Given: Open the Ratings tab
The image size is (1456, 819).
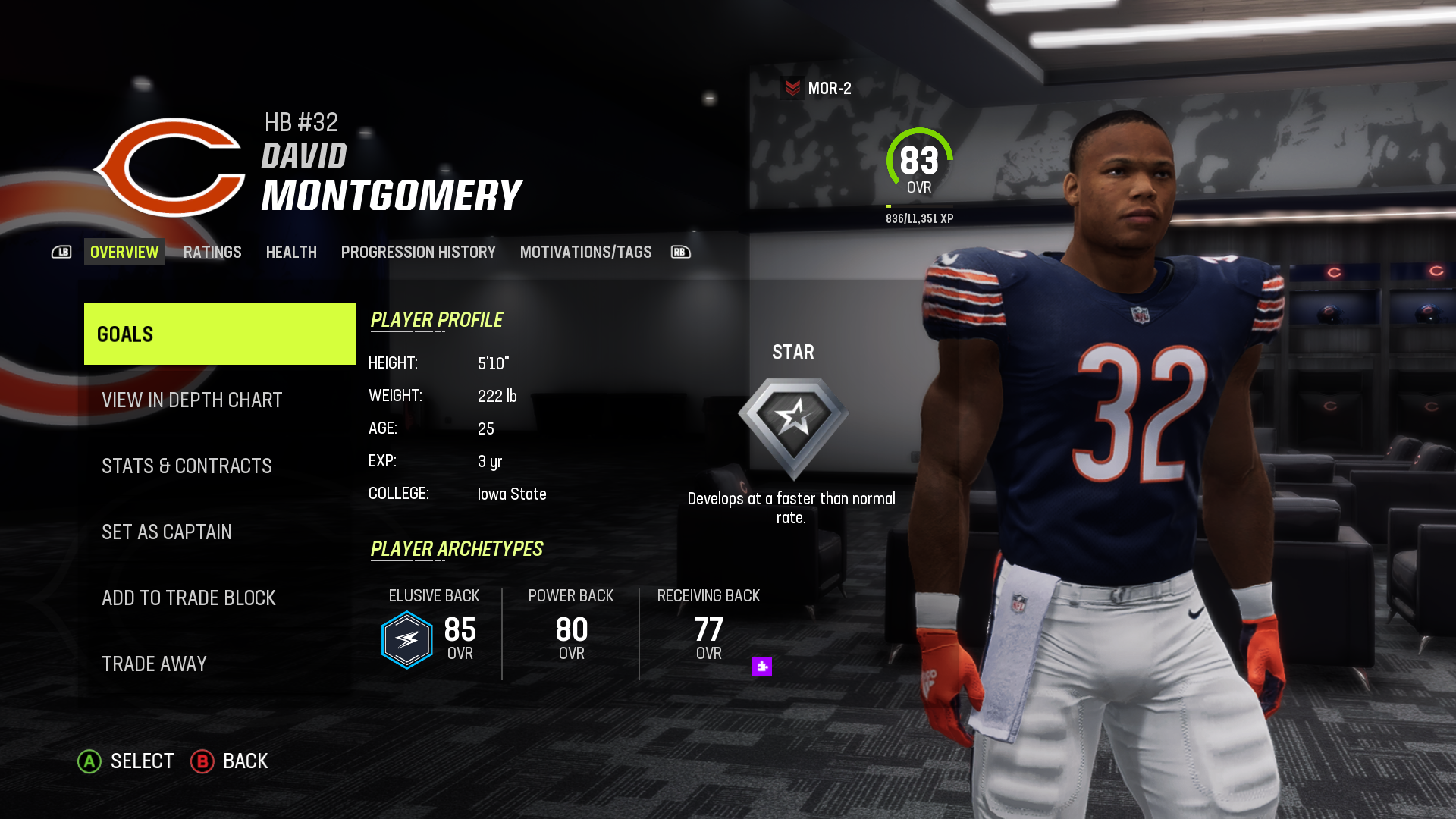Looking at the screenshot, I should pyautogui.click(x=212, y=252).
